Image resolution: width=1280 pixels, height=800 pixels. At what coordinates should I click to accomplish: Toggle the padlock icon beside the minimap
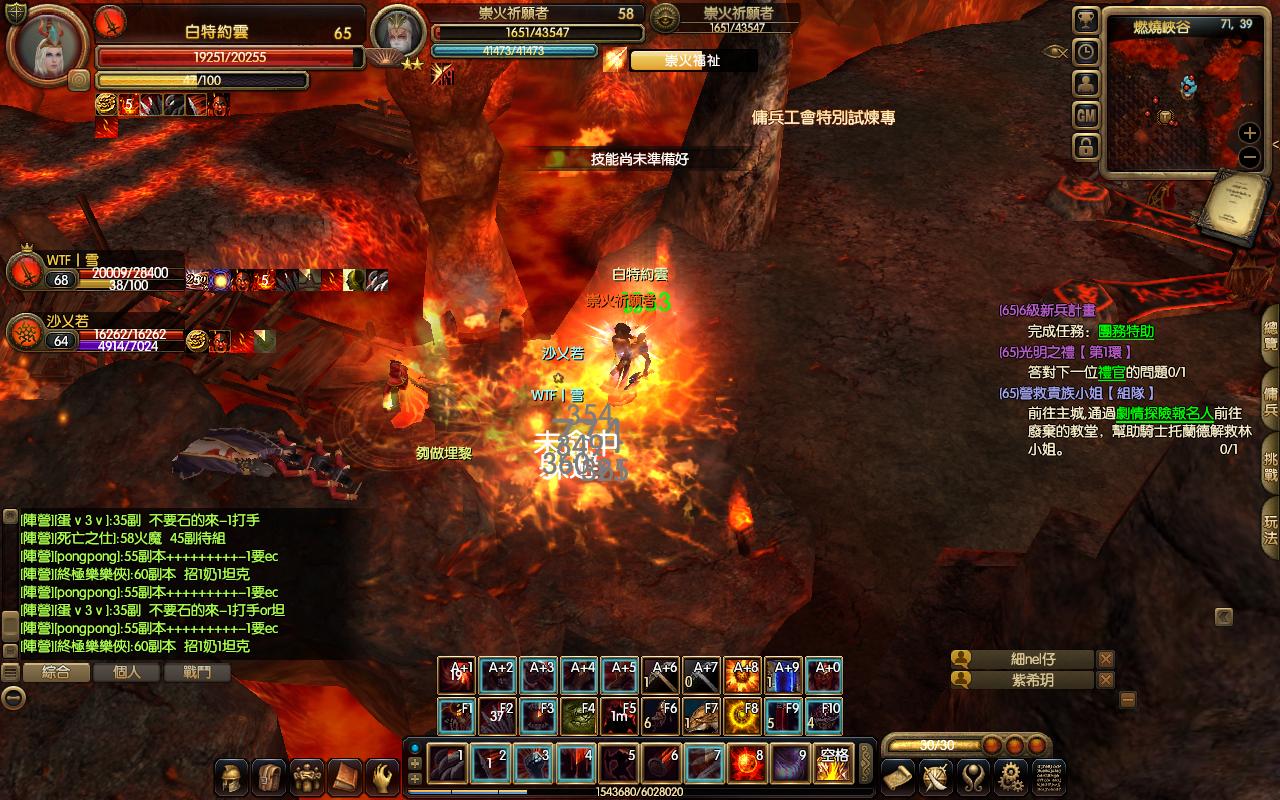tap(1086, 148)
